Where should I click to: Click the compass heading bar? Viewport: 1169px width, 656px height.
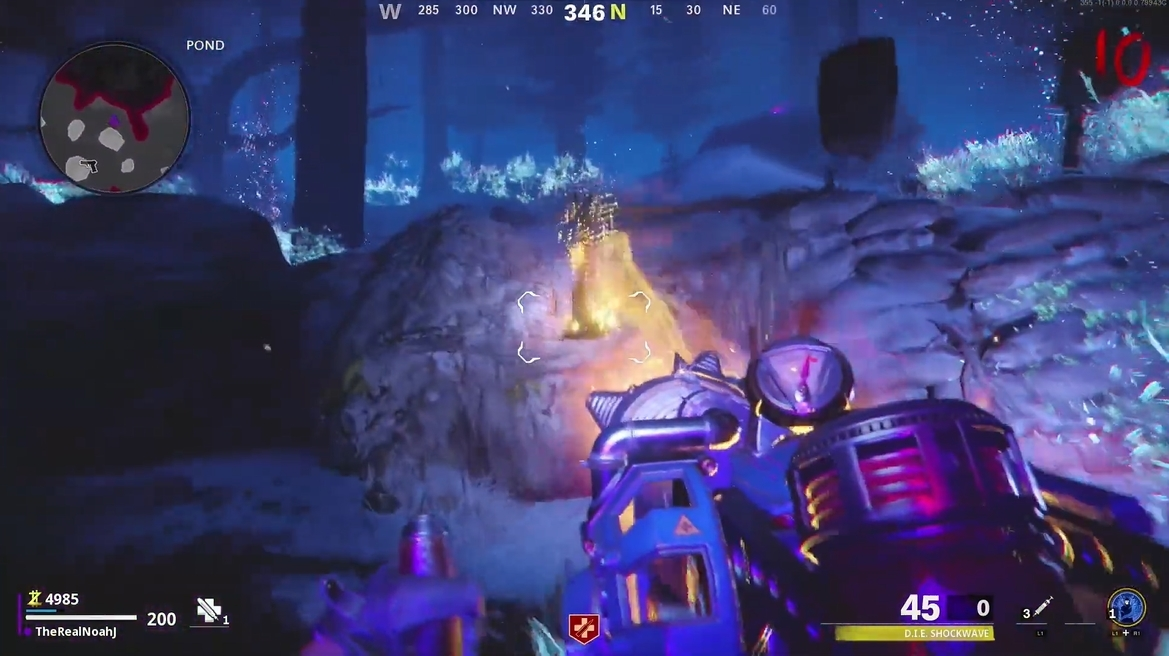580,12
